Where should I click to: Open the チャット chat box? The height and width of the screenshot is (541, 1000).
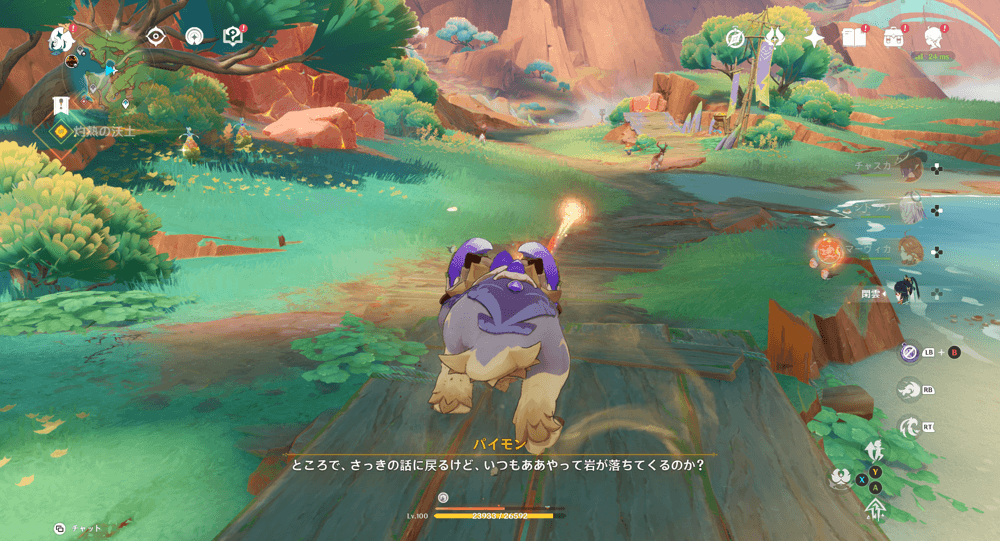pyautogui.click(x=82, y=528)
